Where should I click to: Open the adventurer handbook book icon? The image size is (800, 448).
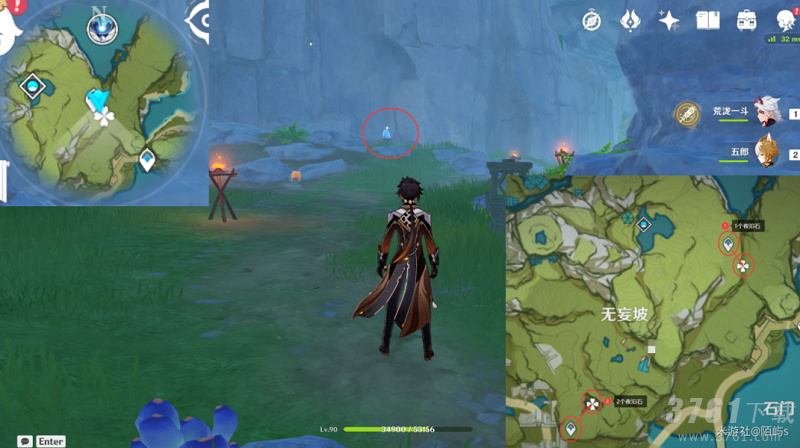pyautogui.click(x=708, y=20)
